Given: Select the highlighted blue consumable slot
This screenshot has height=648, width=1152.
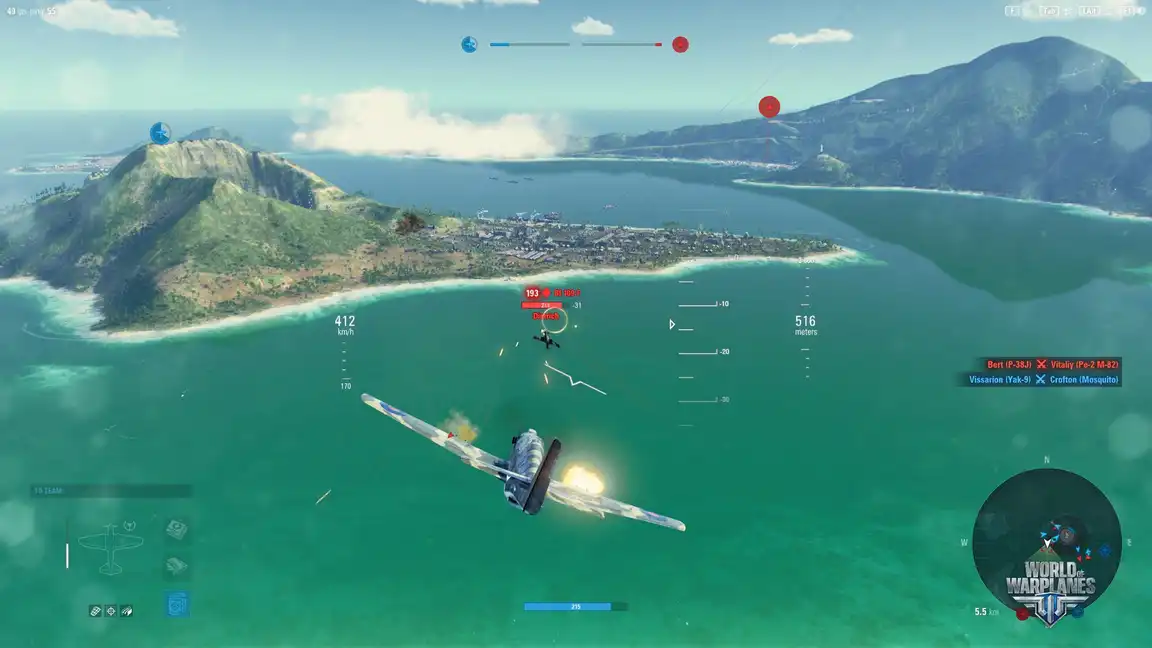Looking at the screenshot, I should pyautogui.click(x=176, y=603).
